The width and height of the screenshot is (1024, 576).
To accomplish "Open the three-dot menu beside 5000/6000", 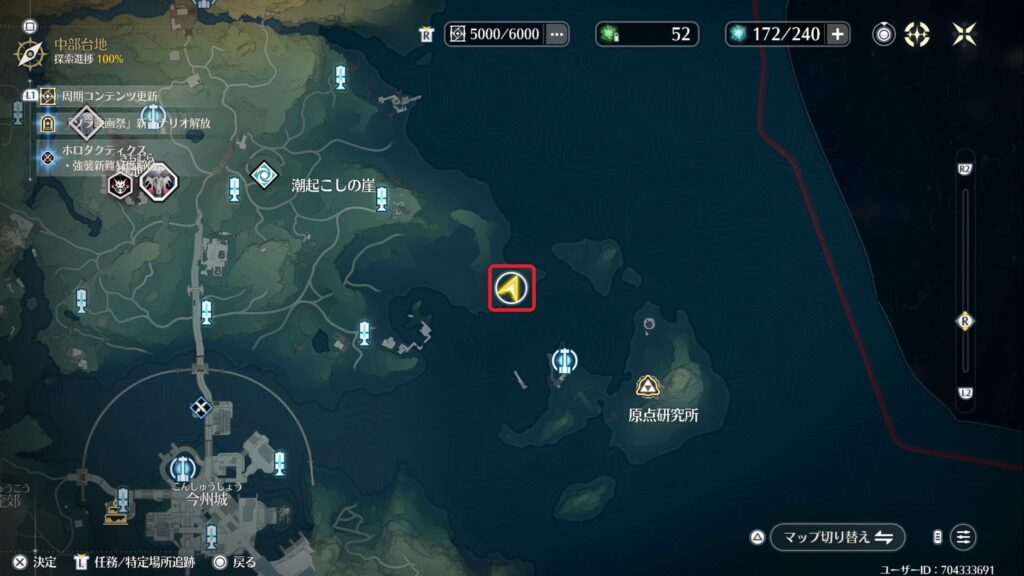I will pyautogui.click(x=557, y=34).
